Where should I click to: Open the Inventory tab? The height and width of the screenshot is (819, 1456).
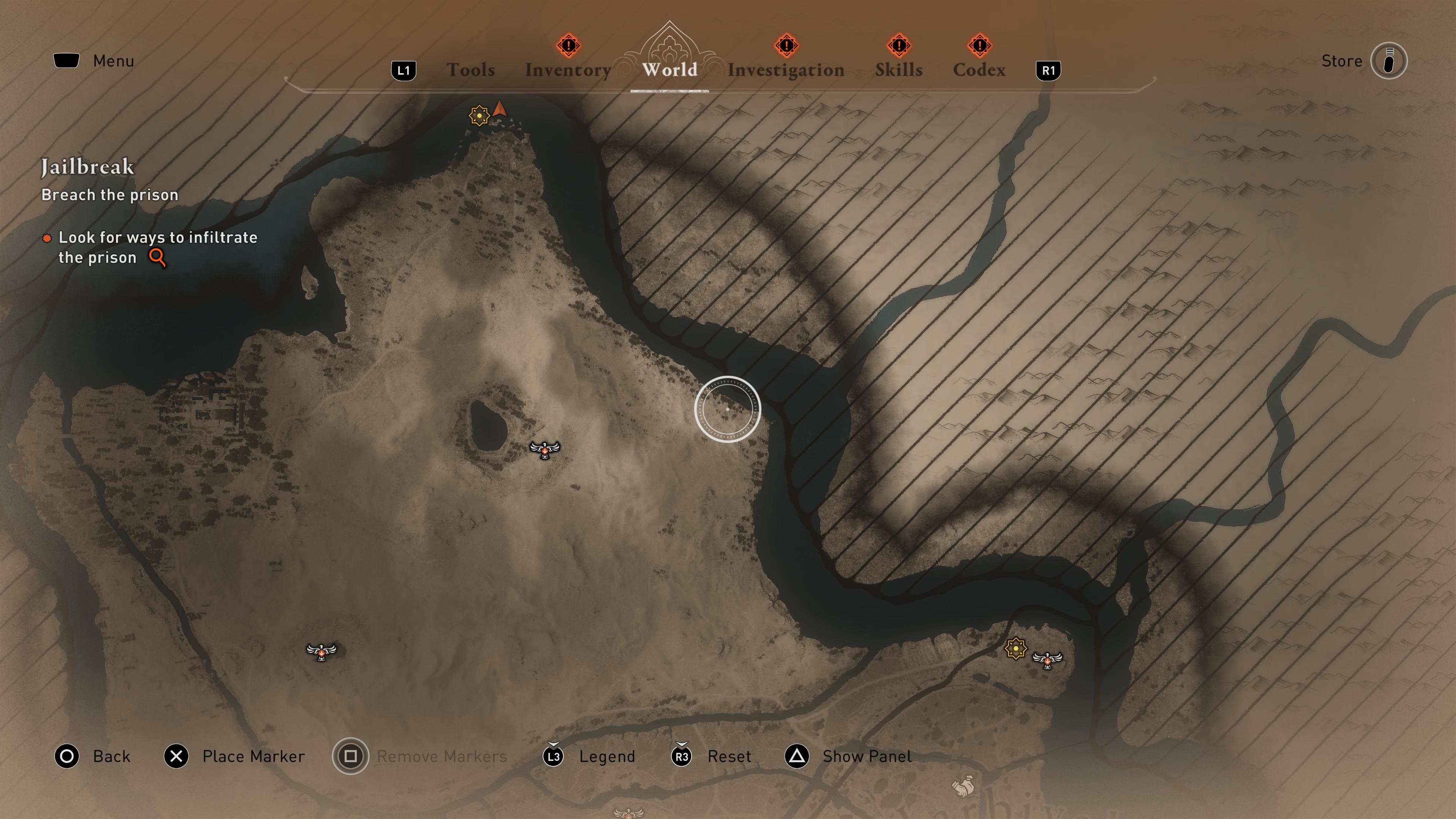point(568,69)
